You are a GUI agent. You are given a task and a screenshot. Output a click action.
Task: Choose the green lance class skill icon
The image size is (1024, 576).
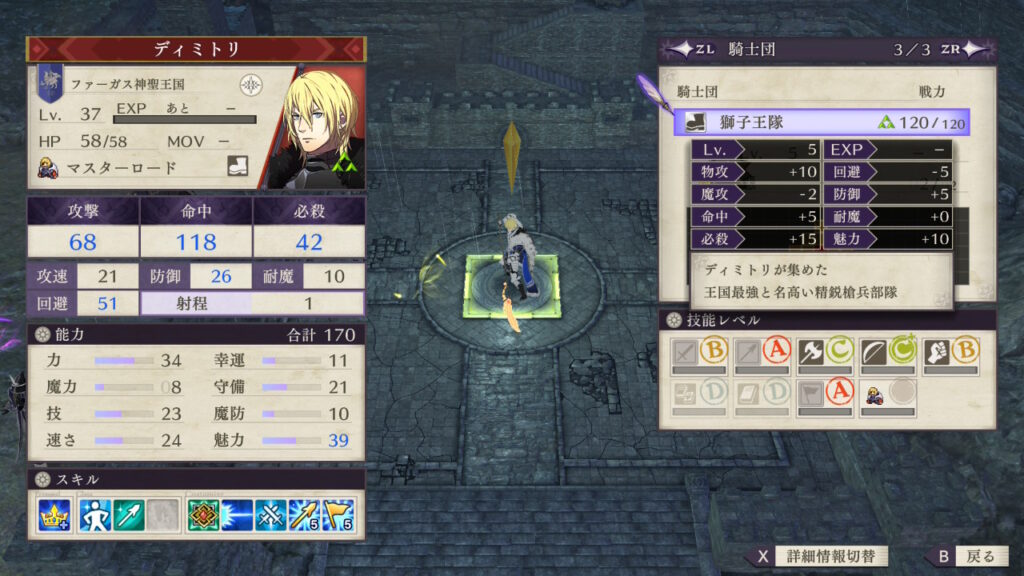[129, 515]
